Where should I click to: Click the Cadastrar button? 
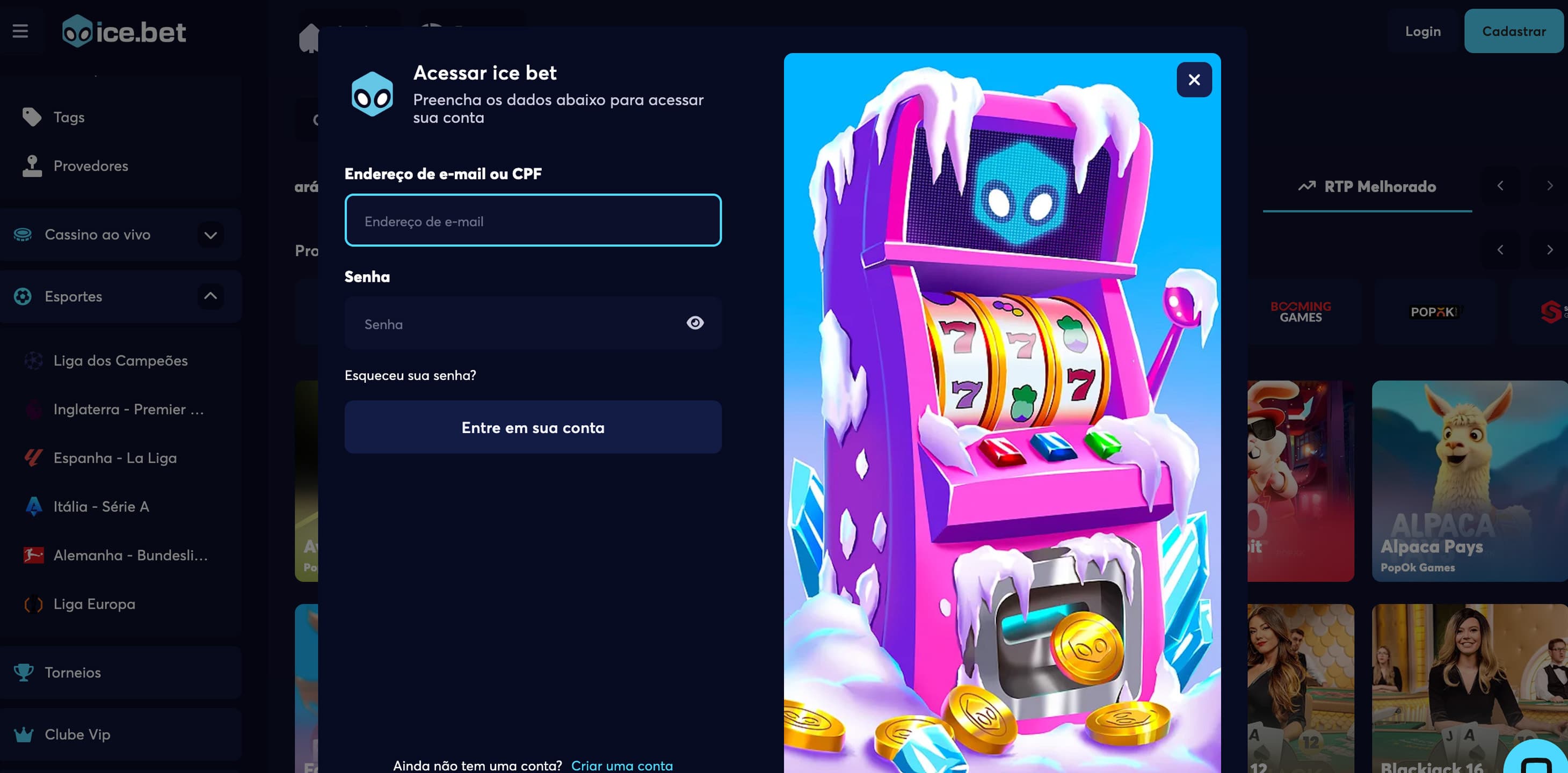point(1514,31)
